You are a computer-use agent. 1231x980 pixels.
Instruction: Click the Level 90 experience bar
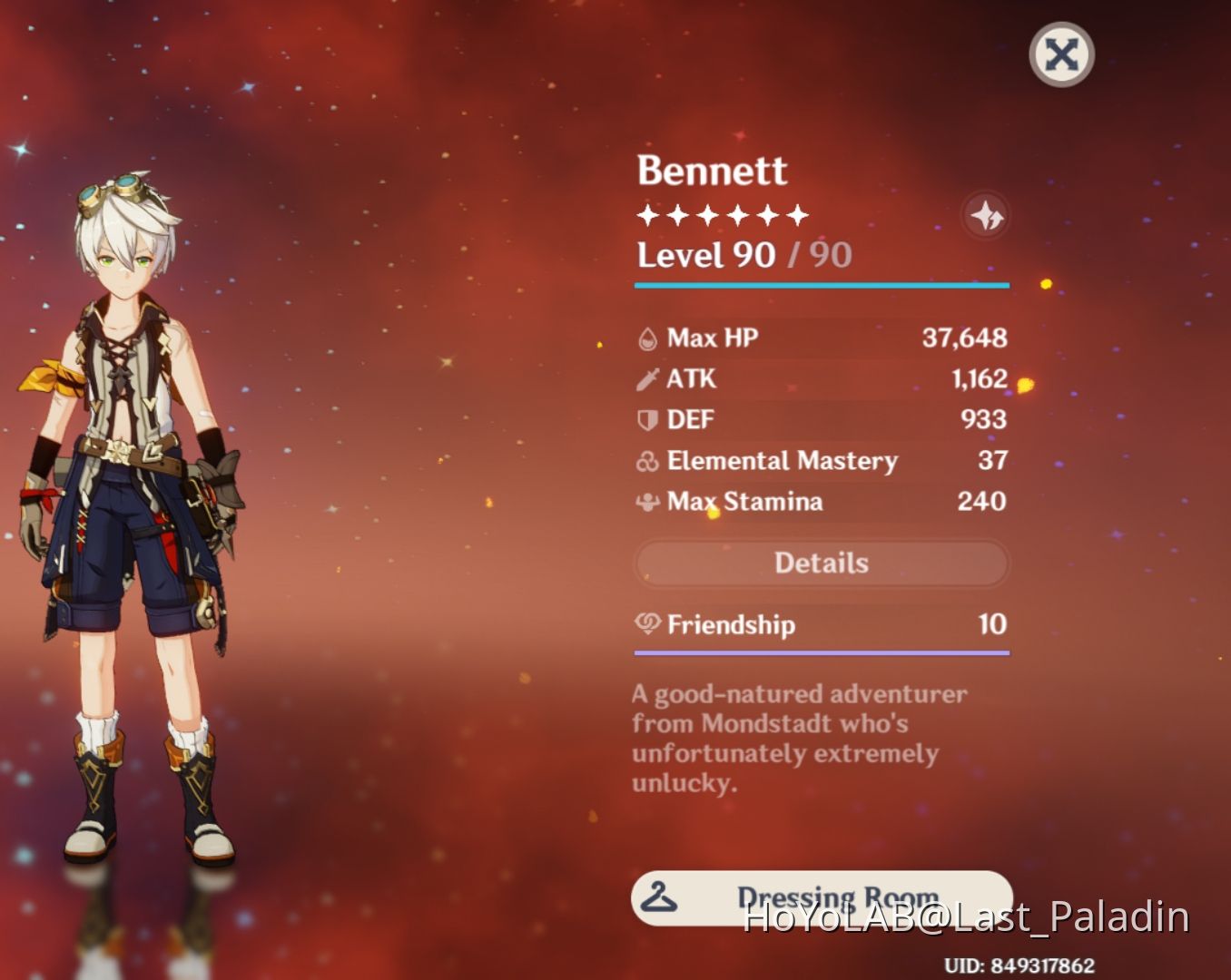(822, 285)
